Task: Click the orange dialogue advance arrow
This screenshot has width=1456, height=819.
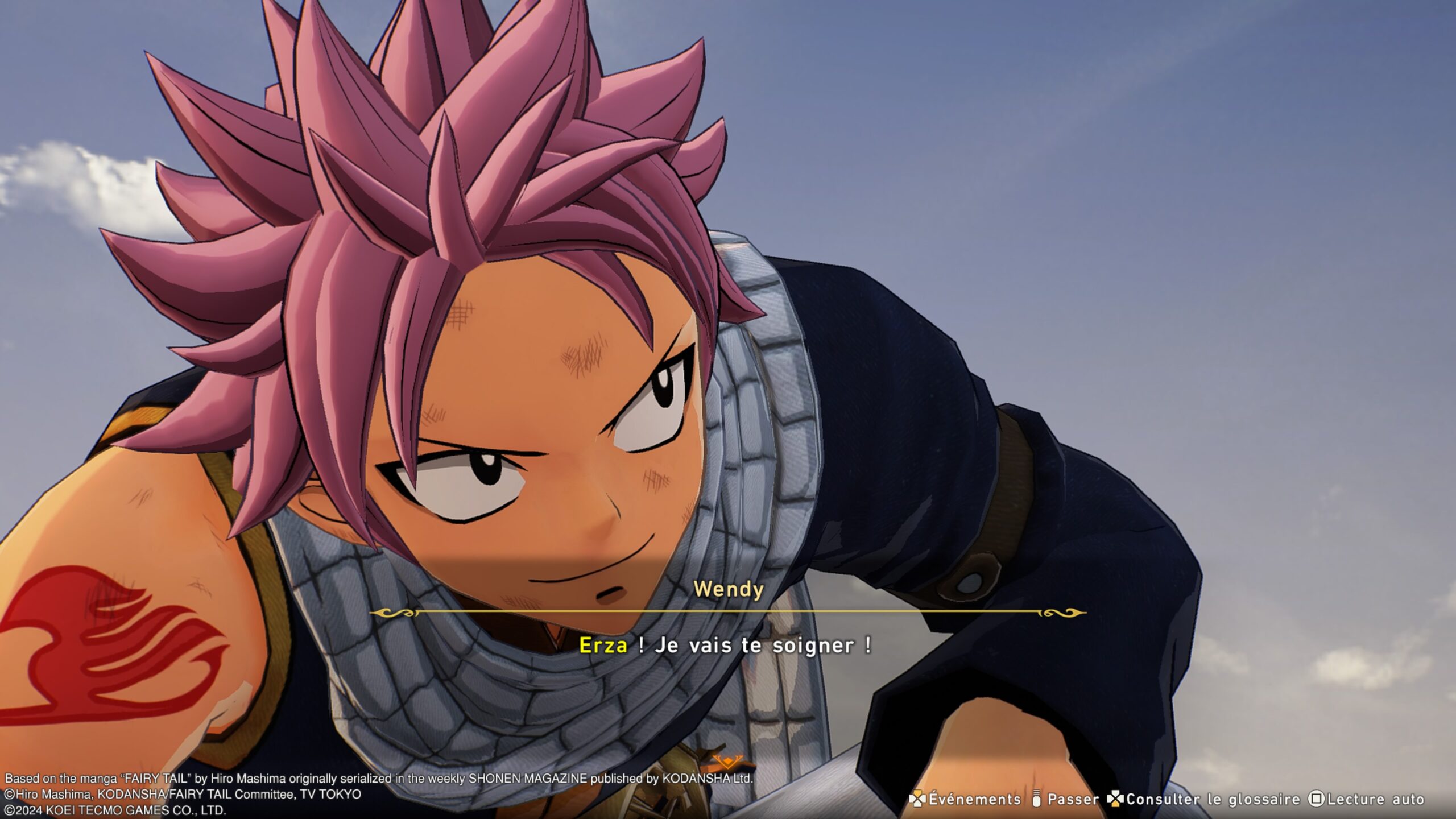Action: tap(727, 761)
